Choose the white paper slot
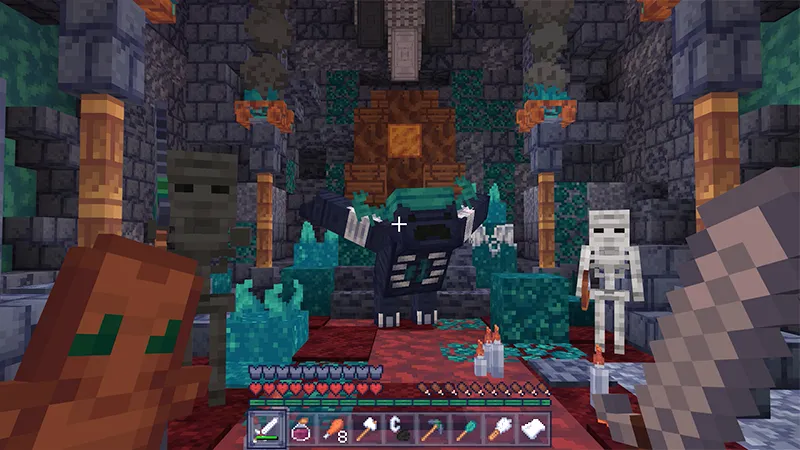 point(531,428)
